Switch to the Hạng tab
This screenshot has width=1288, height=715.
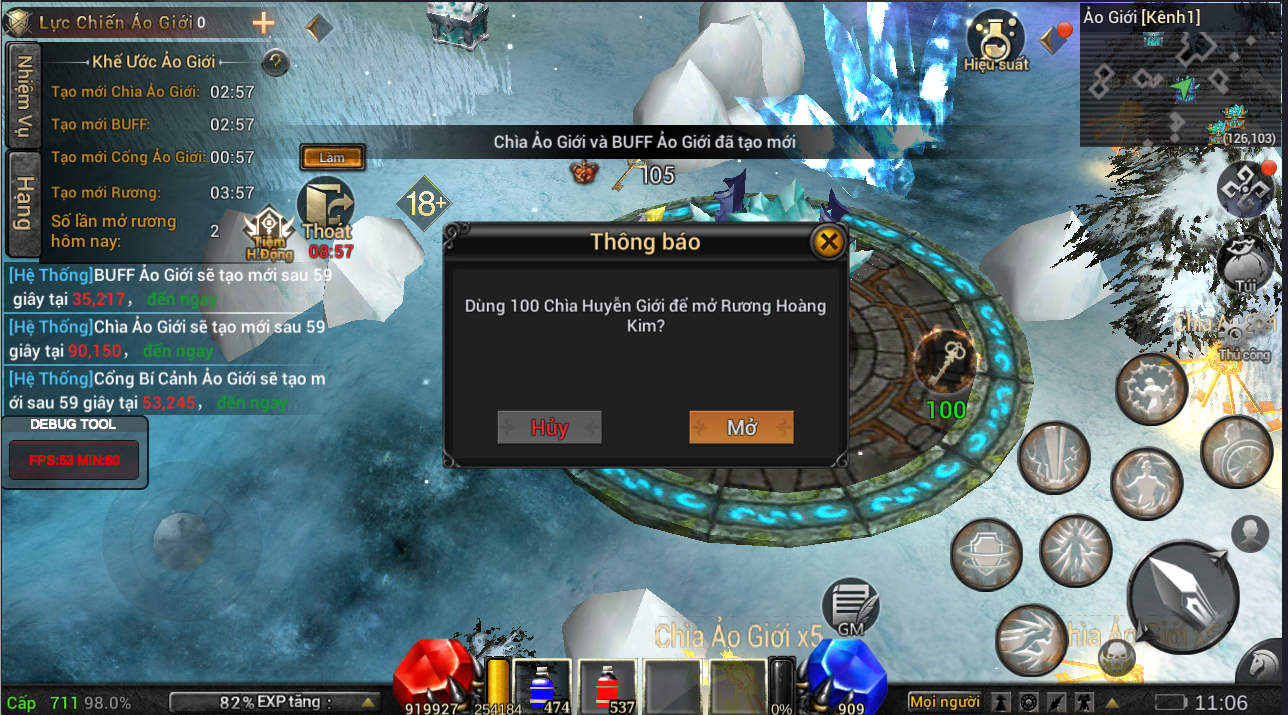point(22,203)
